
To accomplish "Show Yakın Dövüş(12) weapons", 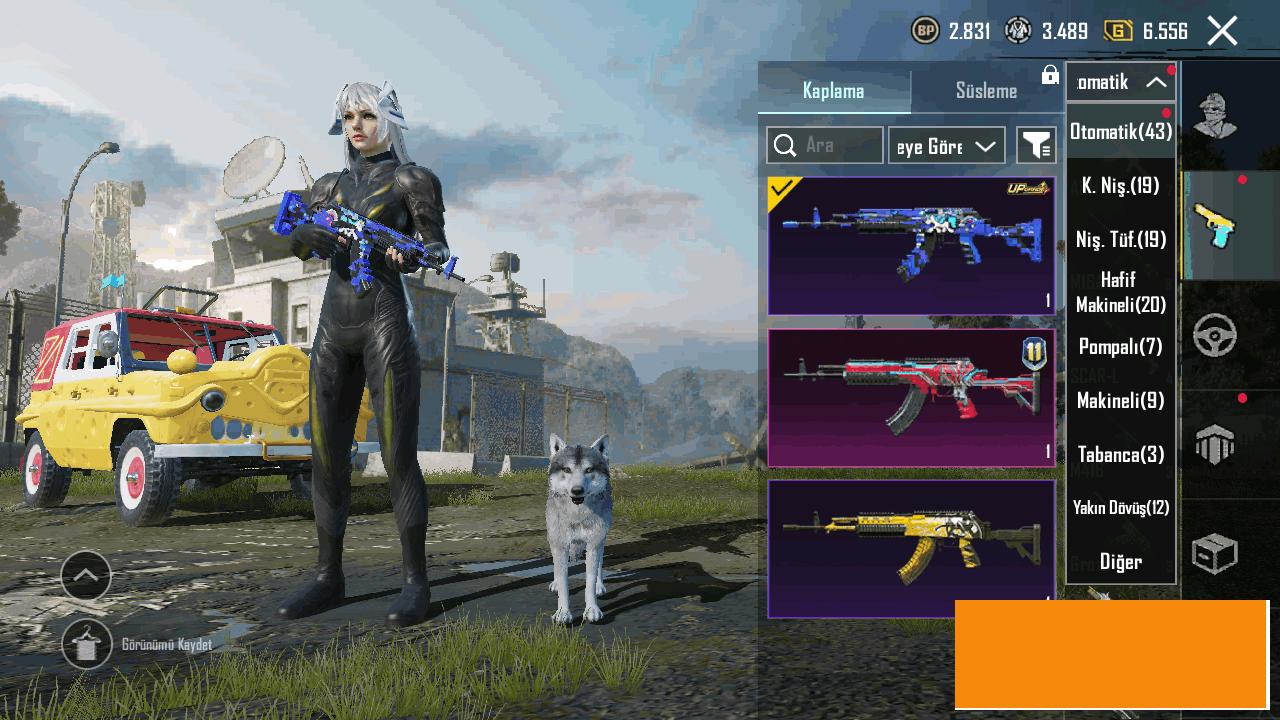I will pos(1121,508).
